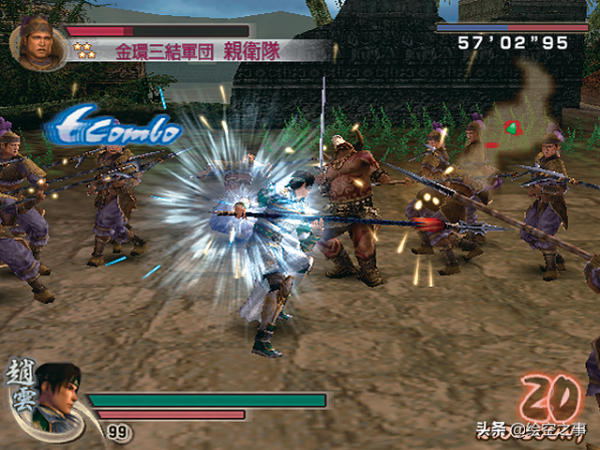Click the enemy unit name banner
600x450 pixels.
tap(200, 50)
